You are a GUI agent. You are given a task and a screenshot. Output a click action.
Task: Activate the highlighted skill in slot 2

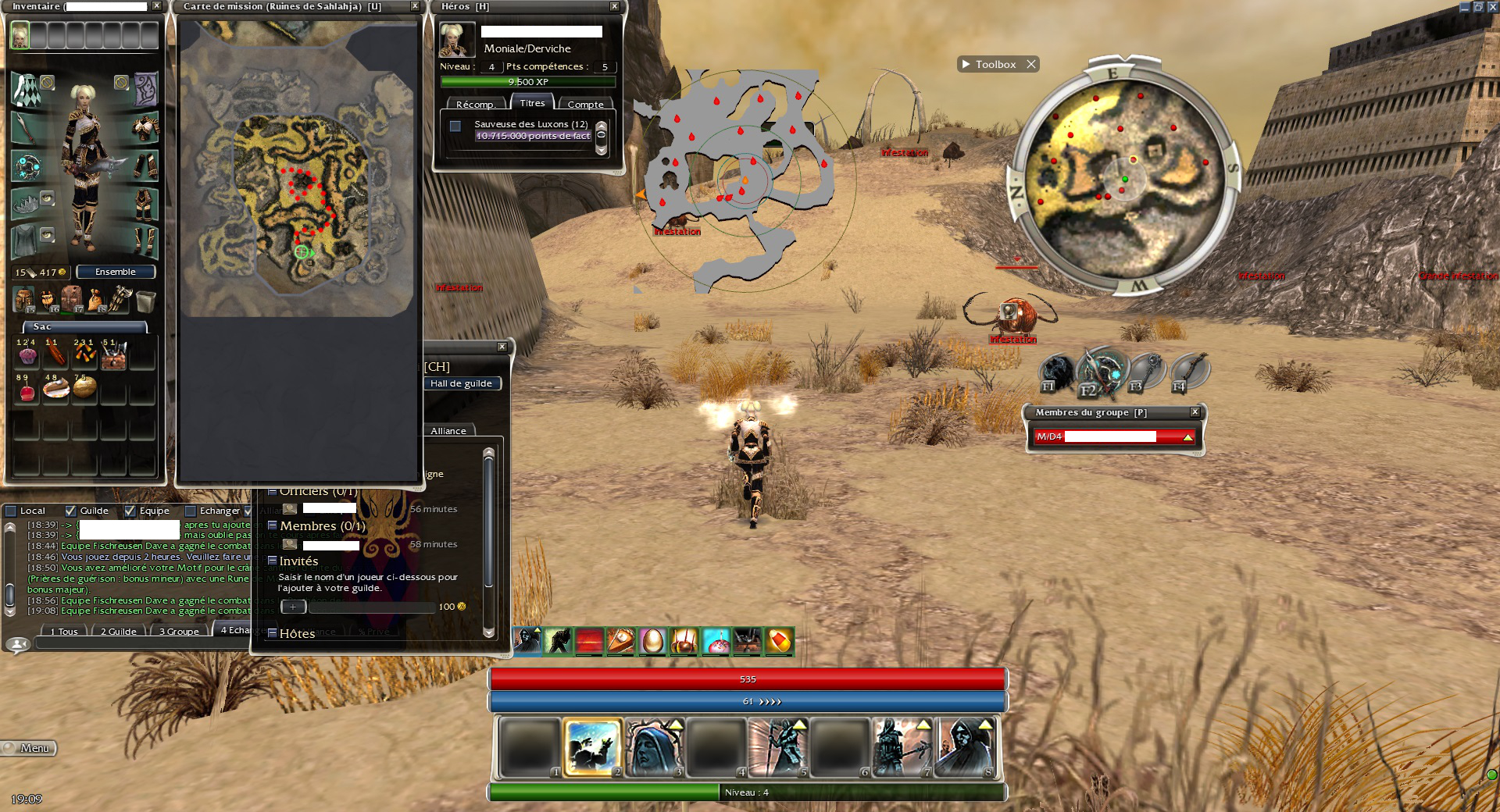(592, 748)
